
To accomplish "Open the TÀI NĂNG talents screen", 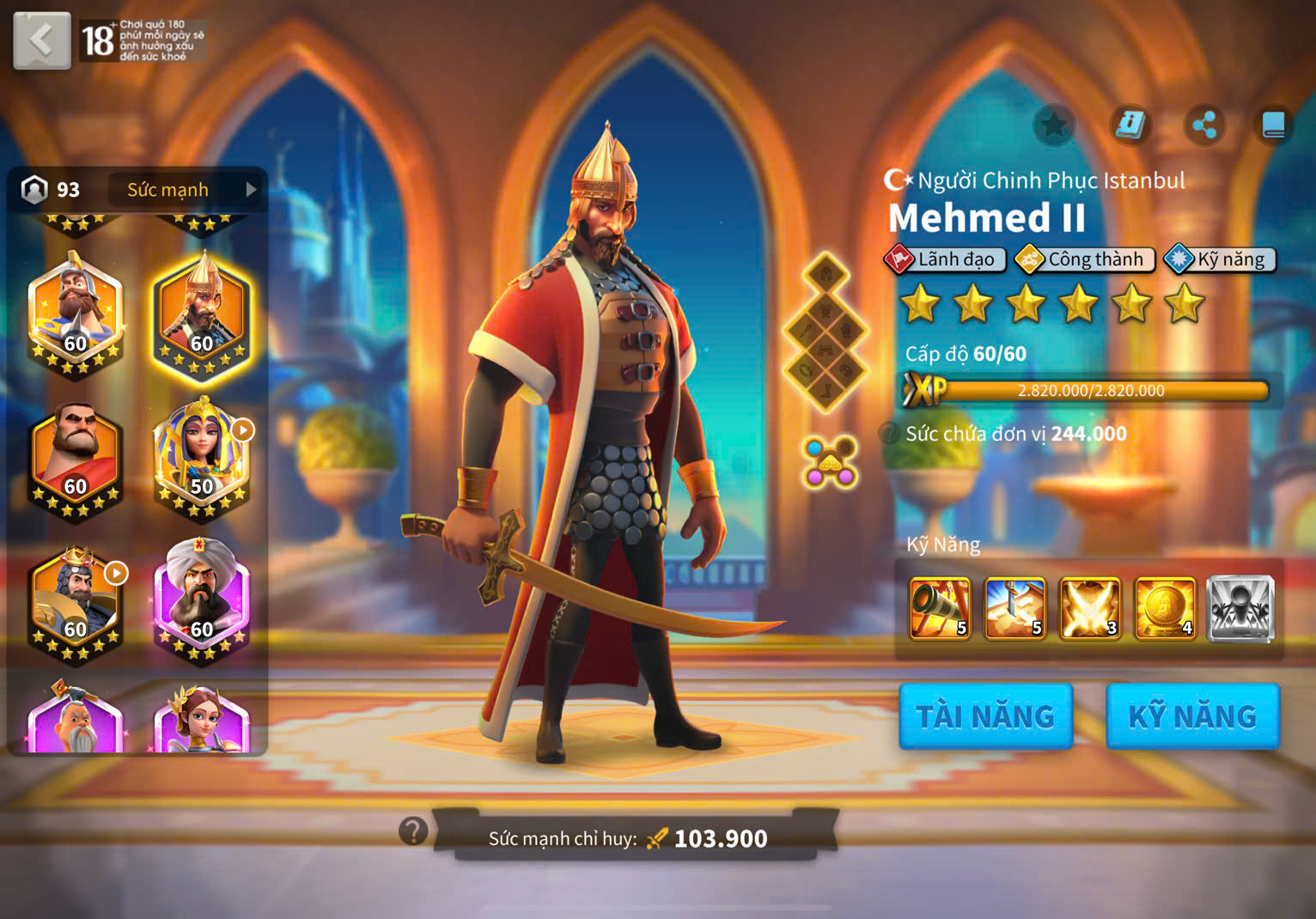I will click(985, 716).
